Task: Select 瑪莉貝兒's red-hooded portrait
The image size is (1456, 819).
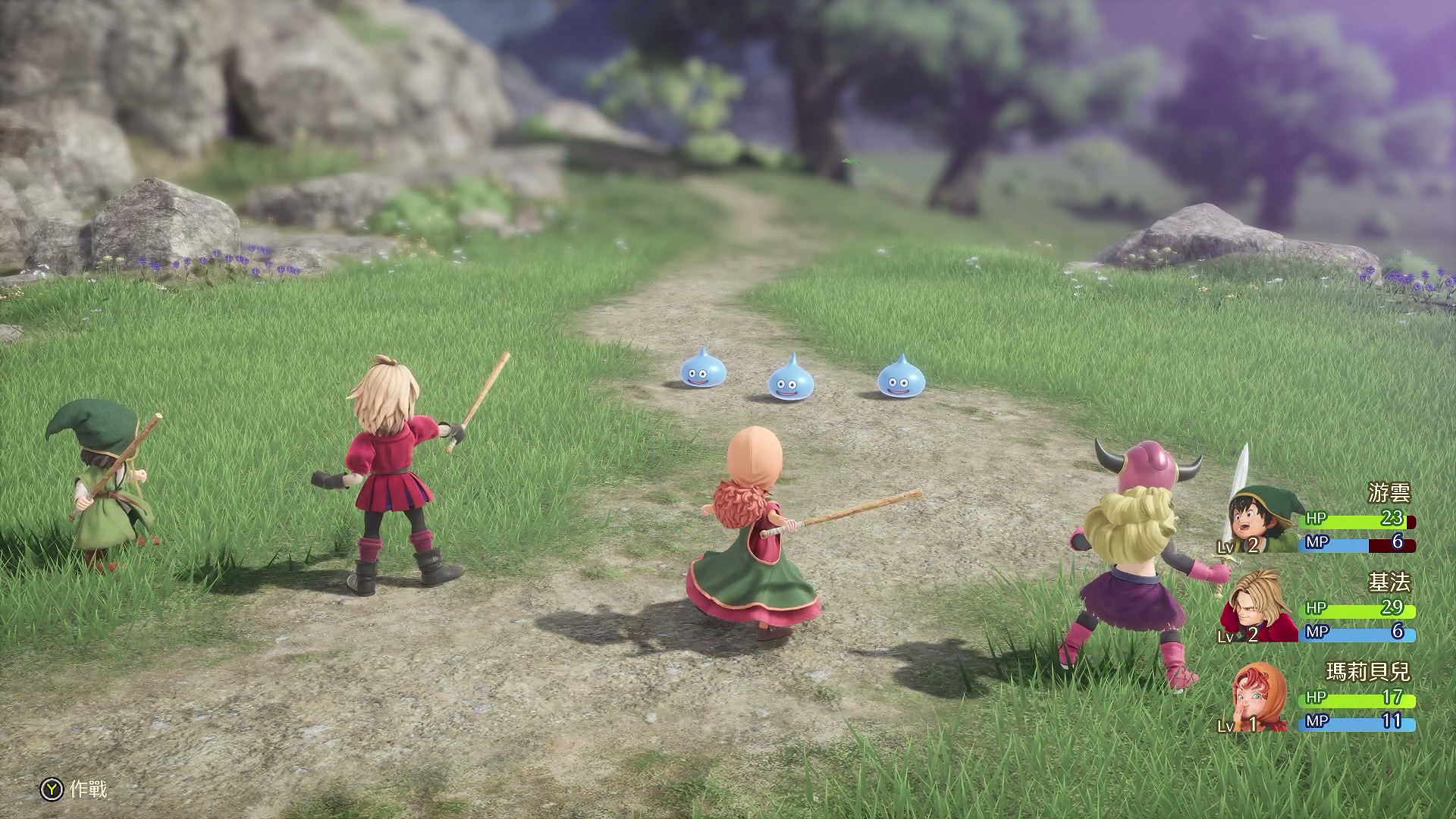Action: tap(1259, 698)
